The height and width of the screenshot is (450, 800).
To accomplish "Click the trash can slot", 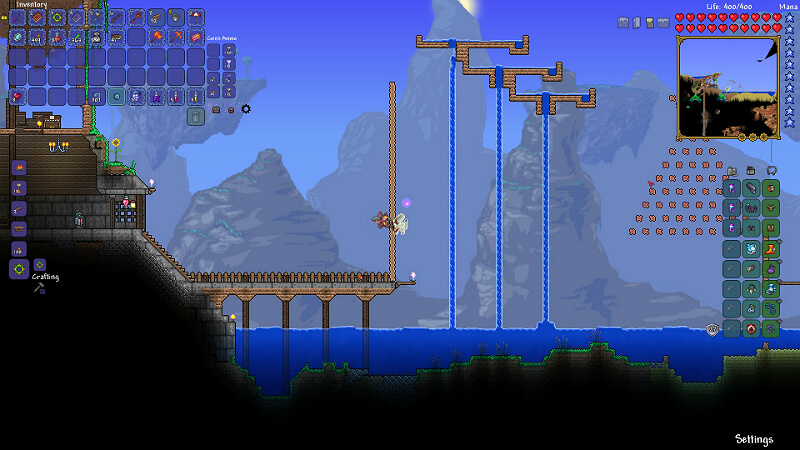I will [x=196, y=116].
